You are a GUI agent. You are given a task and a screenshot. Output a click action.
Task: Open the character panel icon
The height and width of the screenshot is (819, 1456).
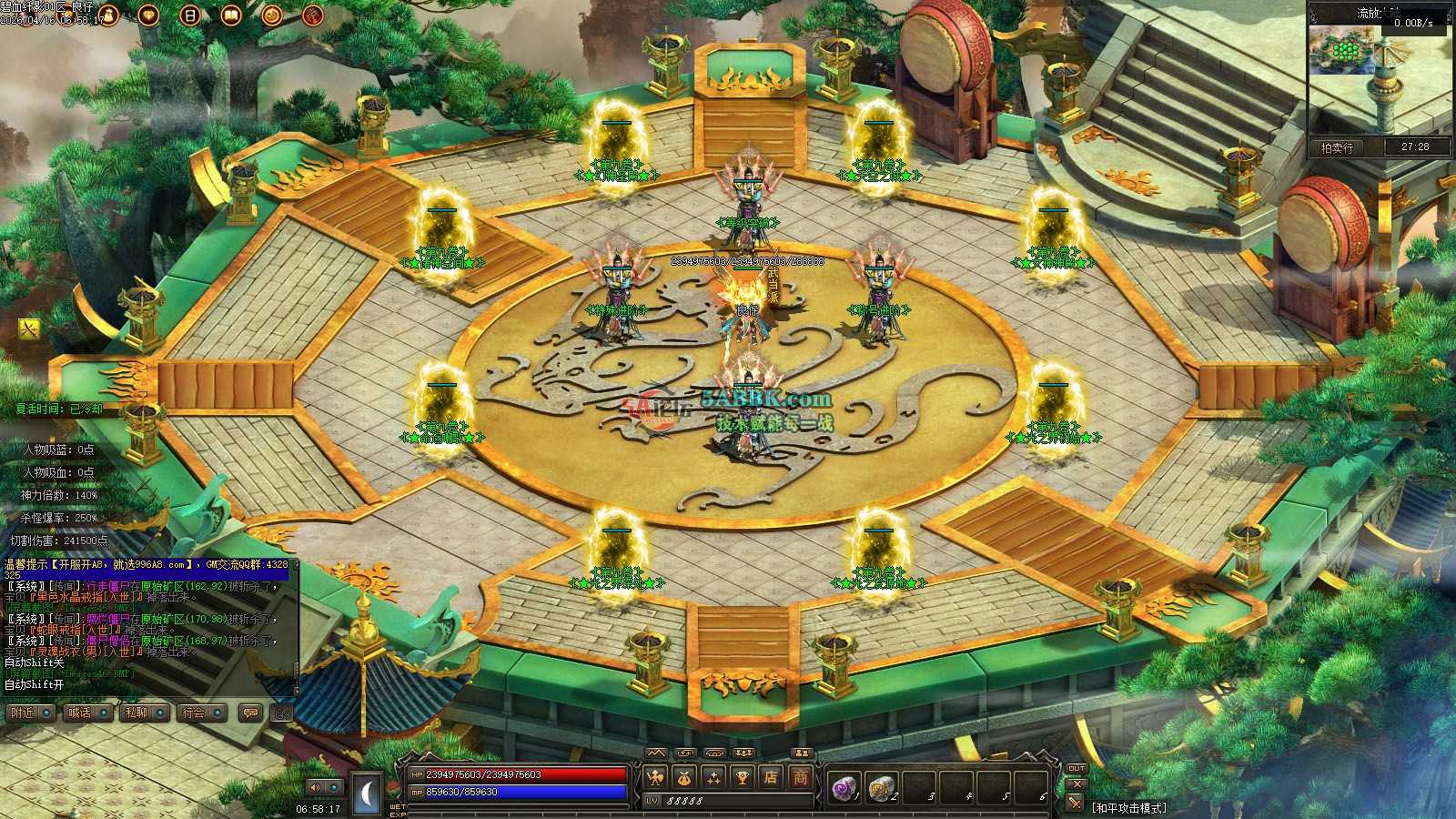pos(655,777)
